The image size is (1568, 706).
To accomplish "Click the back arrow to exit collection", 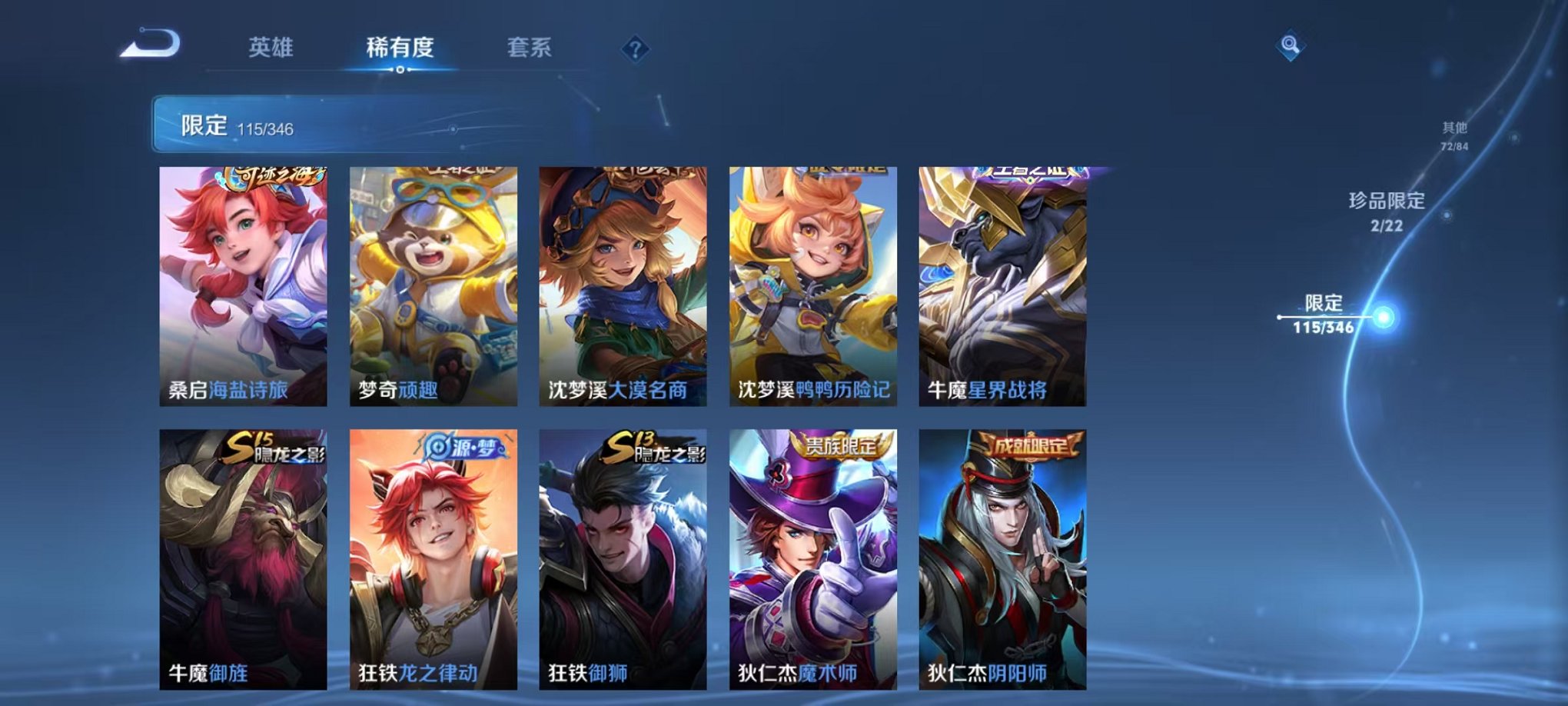I will coord(148,48).
